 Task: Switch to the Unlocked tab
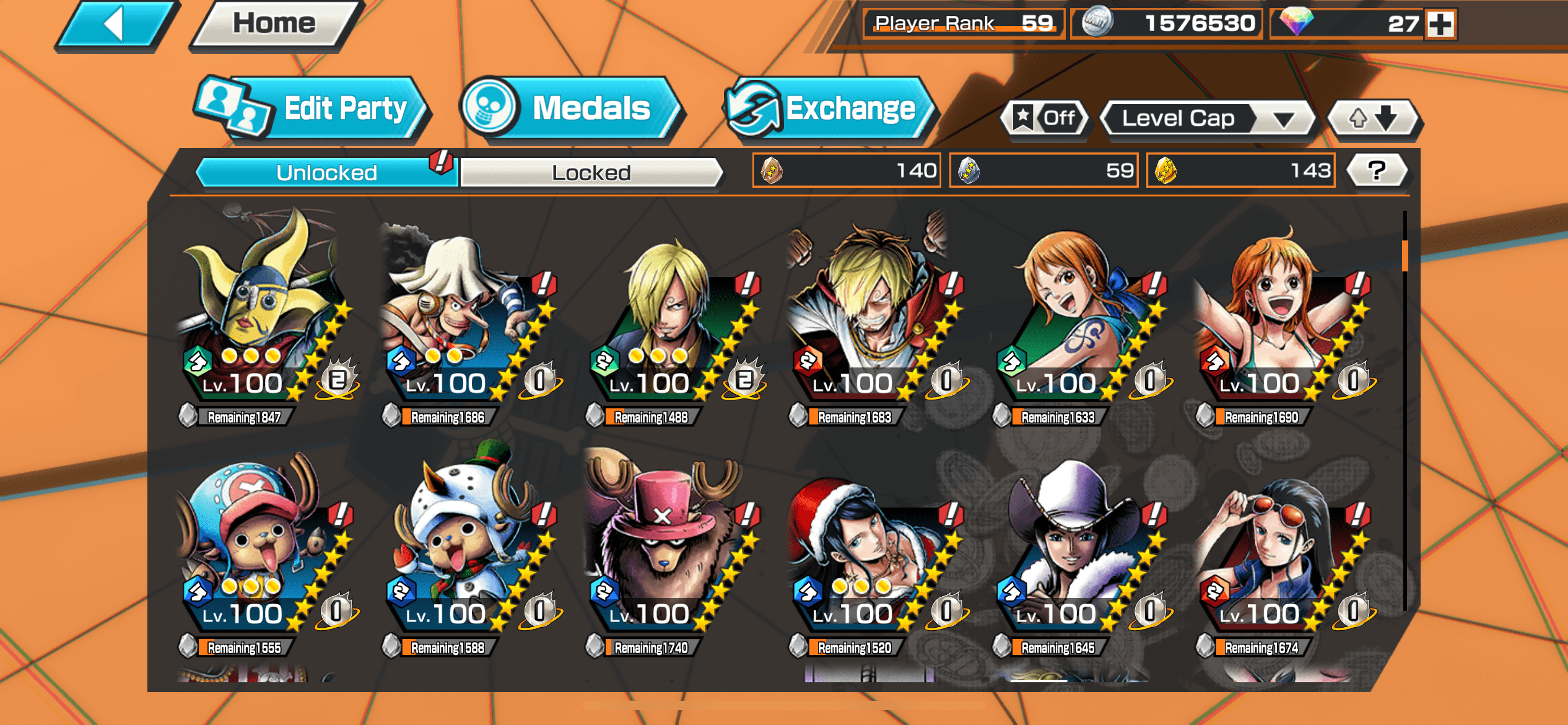[326, 172]
